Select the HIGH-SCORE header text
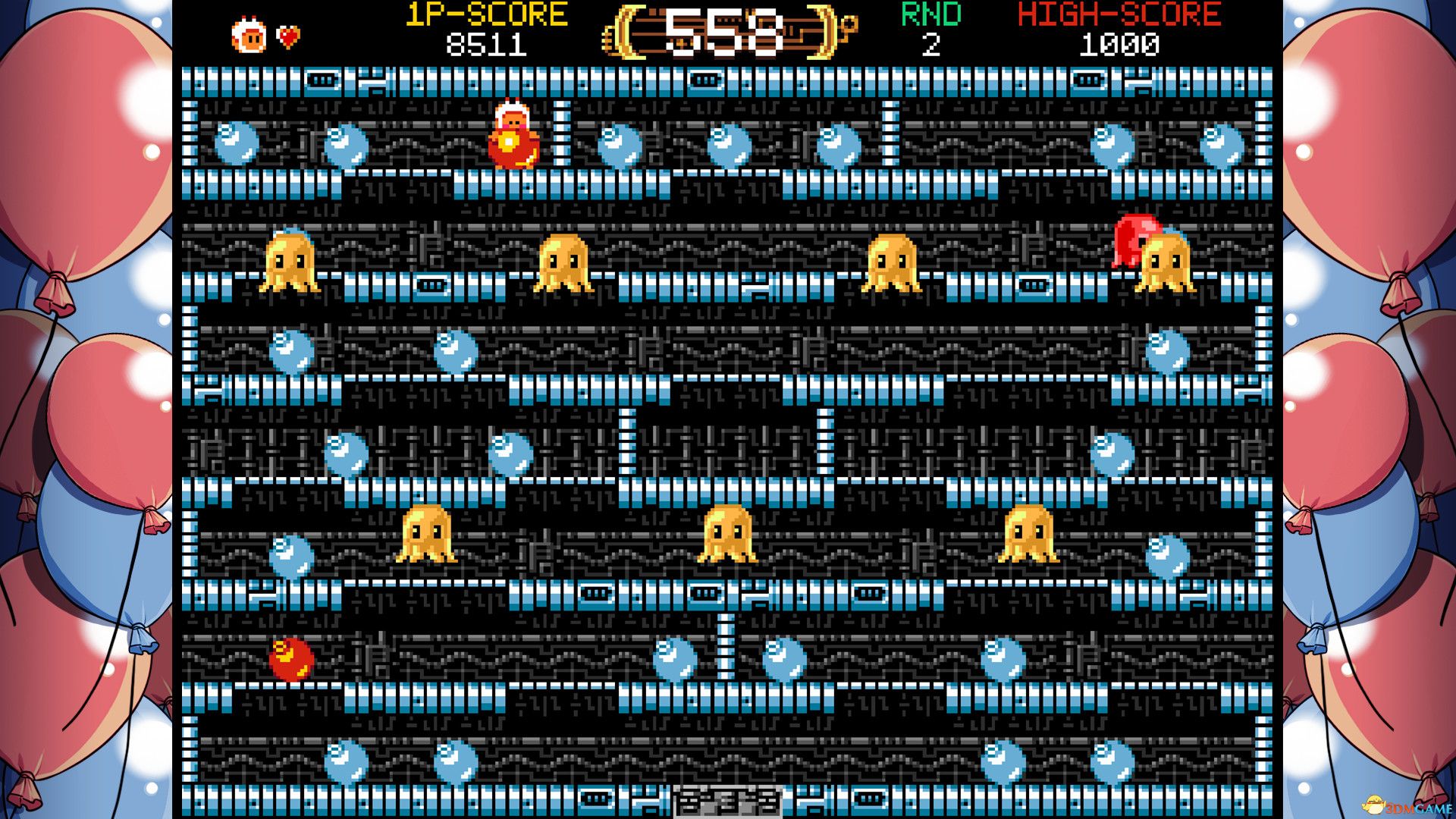The image size is (1456, 819). (1119, 14)
